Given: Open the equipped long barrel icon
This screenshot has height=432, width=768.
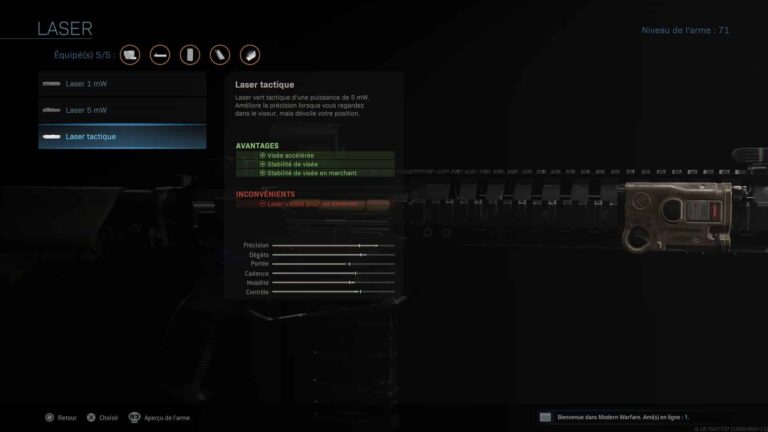Looking at the screenshot, I should click(160, 54).
